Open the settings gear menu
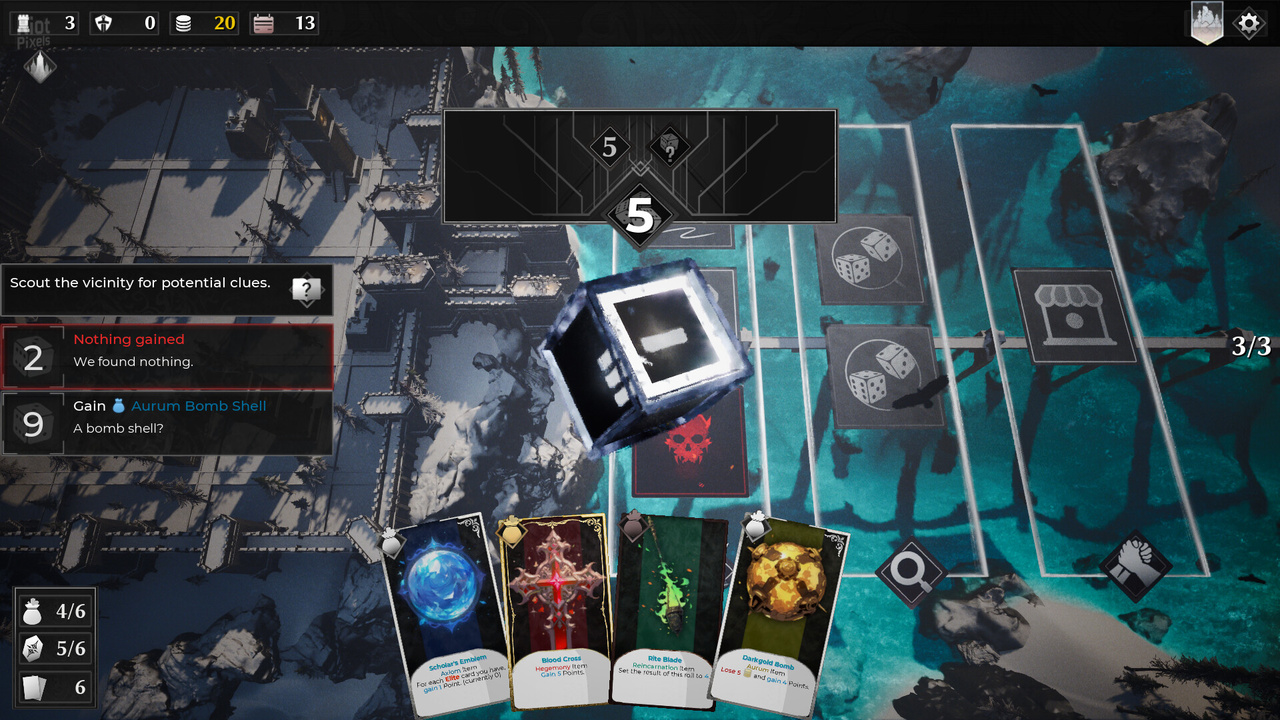The width and height of the screenshot is (1280, 720). pyautogui.click(x=1249, y=23)
